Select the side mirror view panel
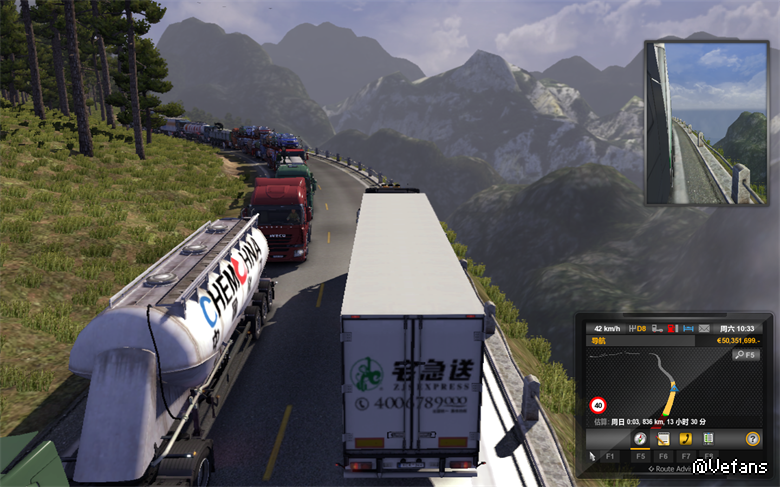Screen dimensions: 780x487 coord(705,122)
